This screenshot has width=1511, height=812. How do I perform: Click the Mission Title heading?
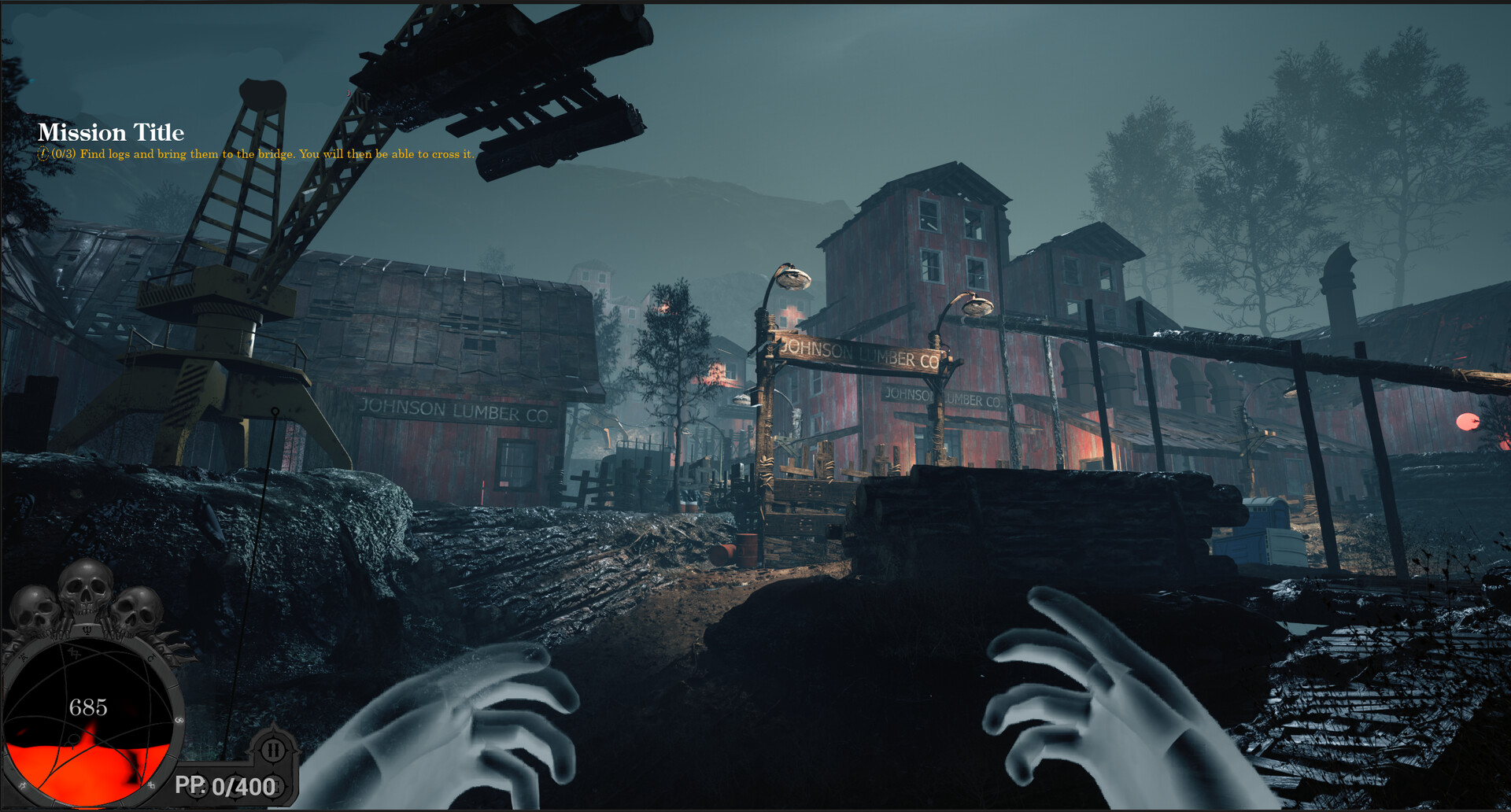click(113, 132)
